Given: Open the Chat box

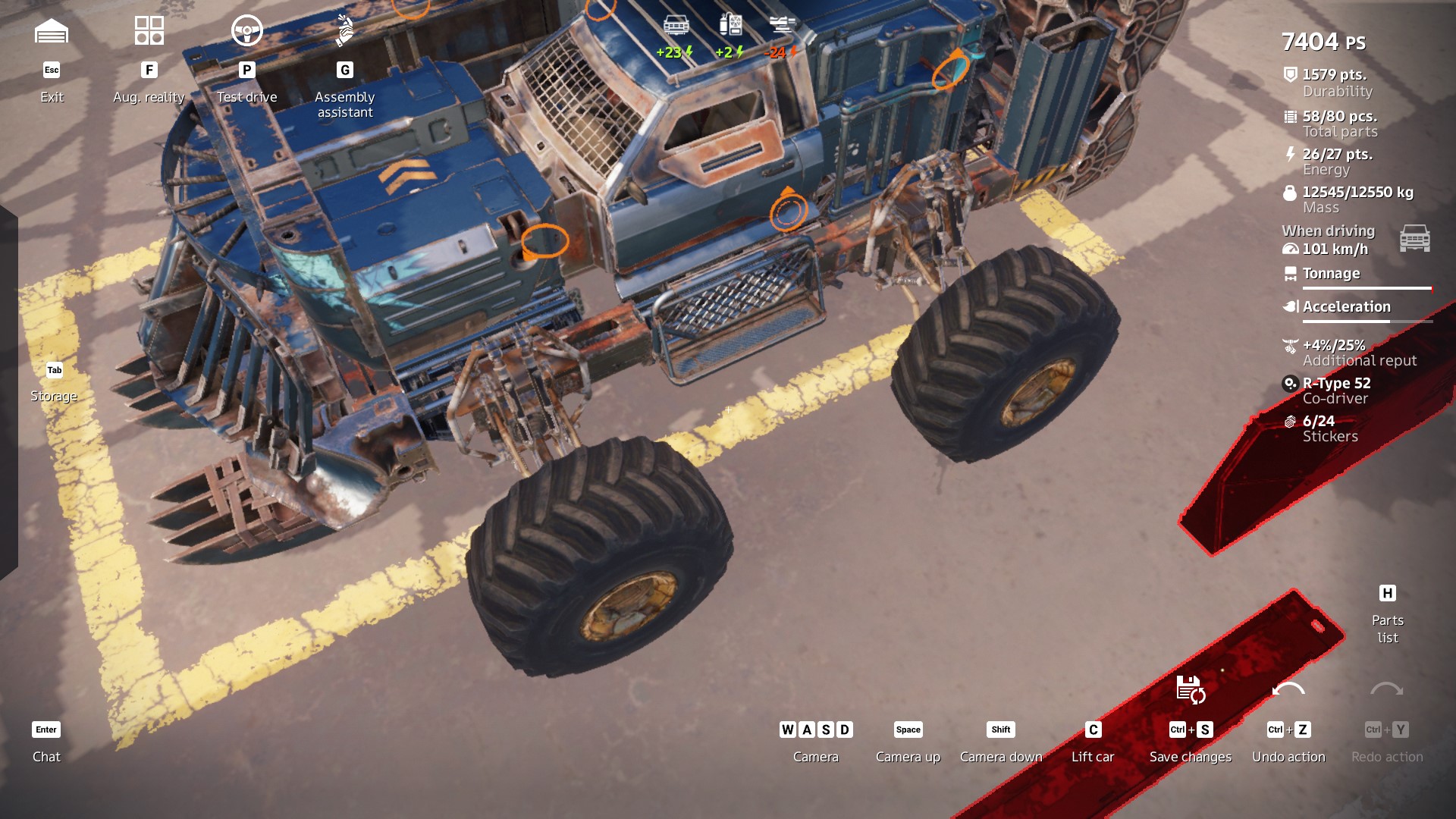Looking at the screenshot, I should (46, 742).
